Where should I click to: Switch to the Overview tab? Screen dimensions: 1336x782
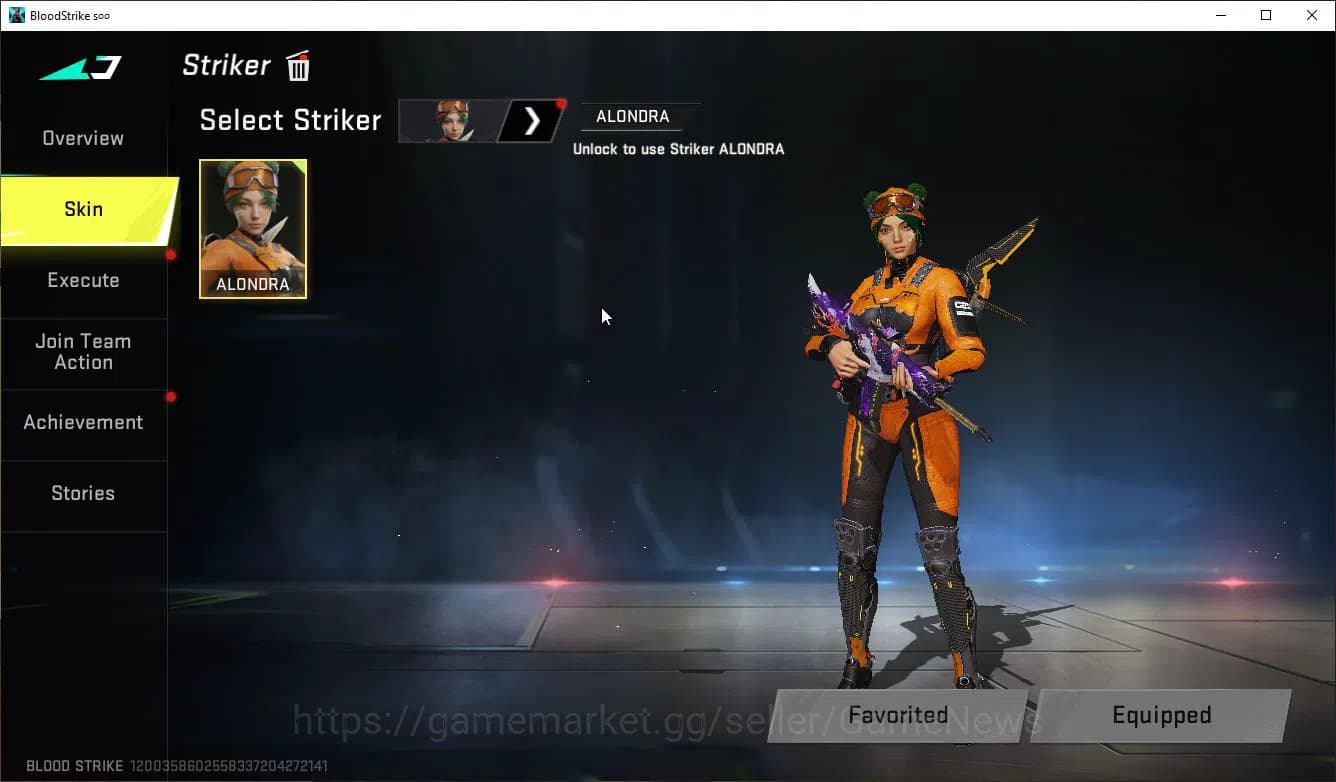pyautogui.click(x=82, y=138)
